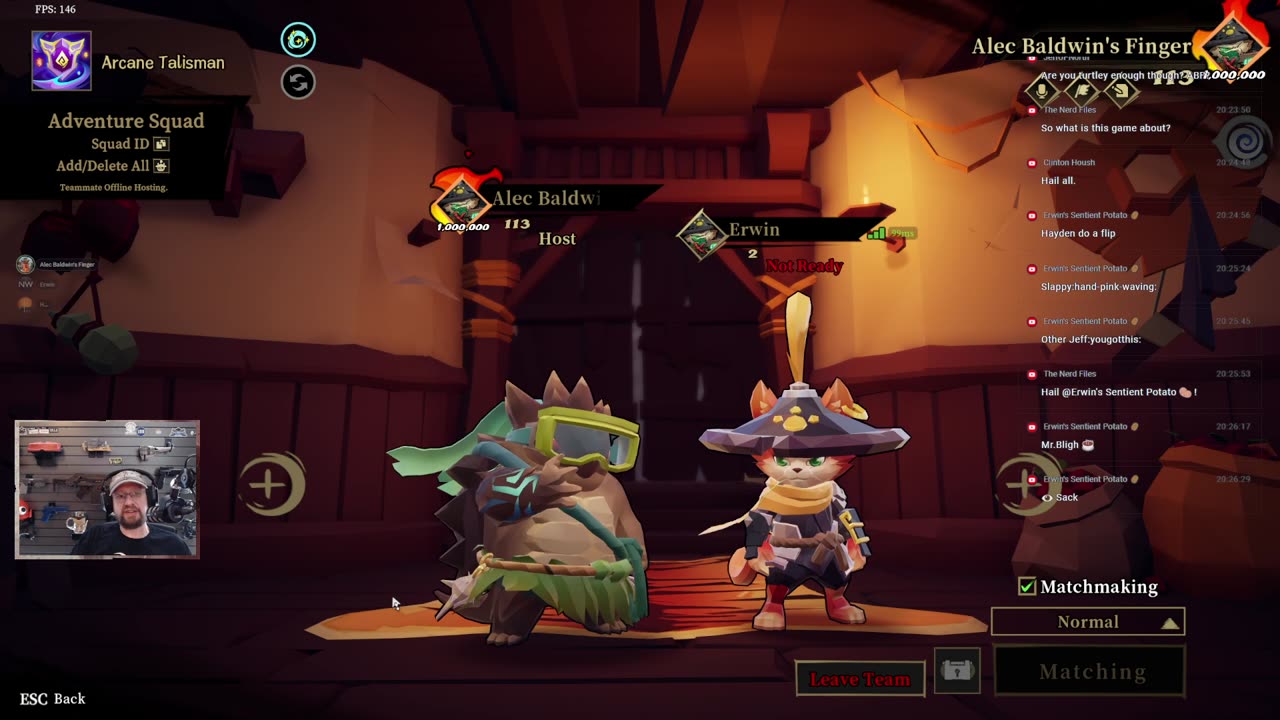The height and width of the screenshot is (720, 1280).
Task: Open the Normal difficulty dropdown
Action: [x=1088, y=622]
